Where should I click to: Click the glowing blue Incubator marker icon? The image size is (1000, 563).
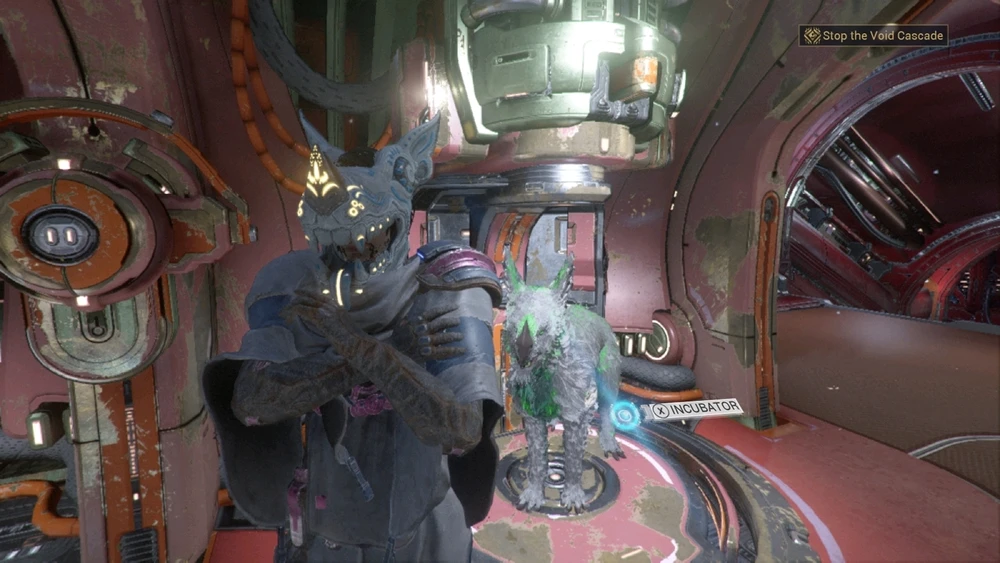[626, 413]
